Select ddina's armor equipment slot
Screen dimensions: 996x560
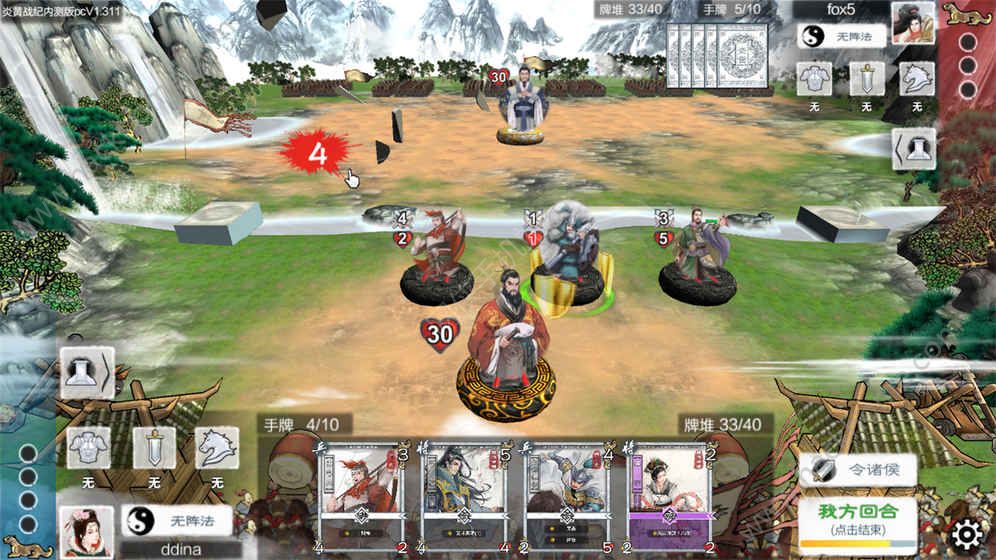coord(87,449)
